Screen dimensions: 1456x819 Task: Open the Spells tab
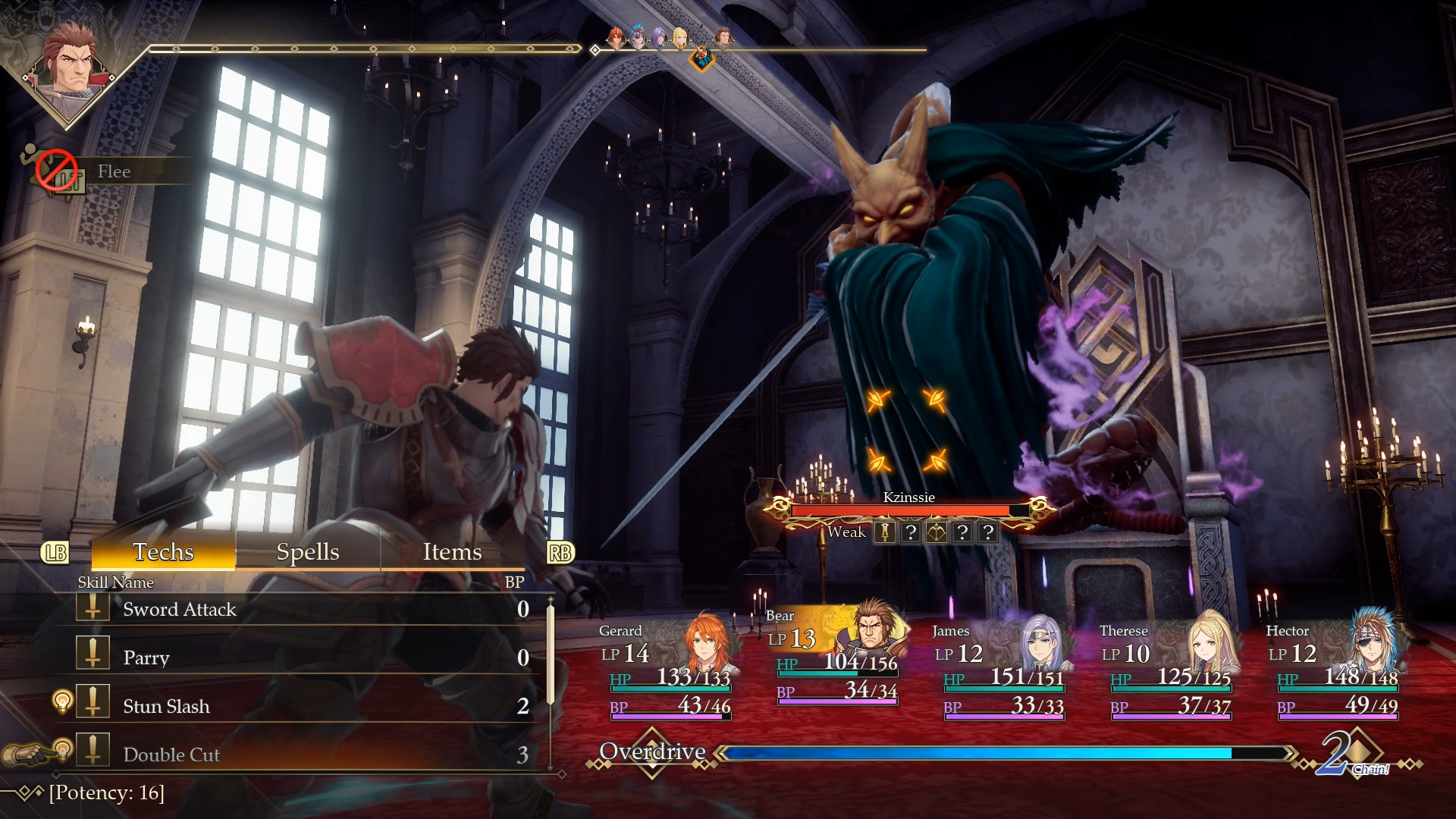[308, 552]
